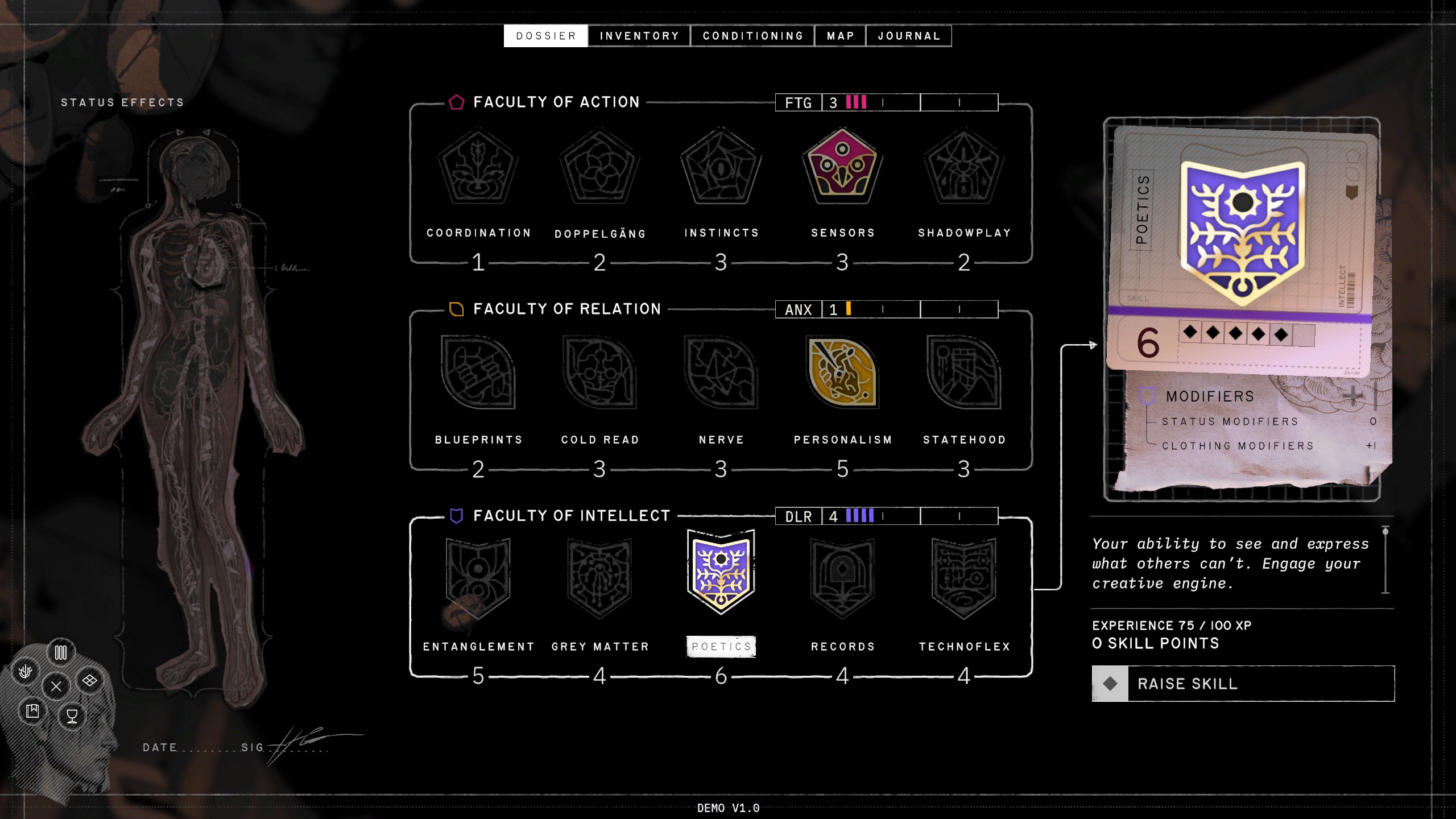
Task: Click the Raise Skill button
Action: [1243, 684]
